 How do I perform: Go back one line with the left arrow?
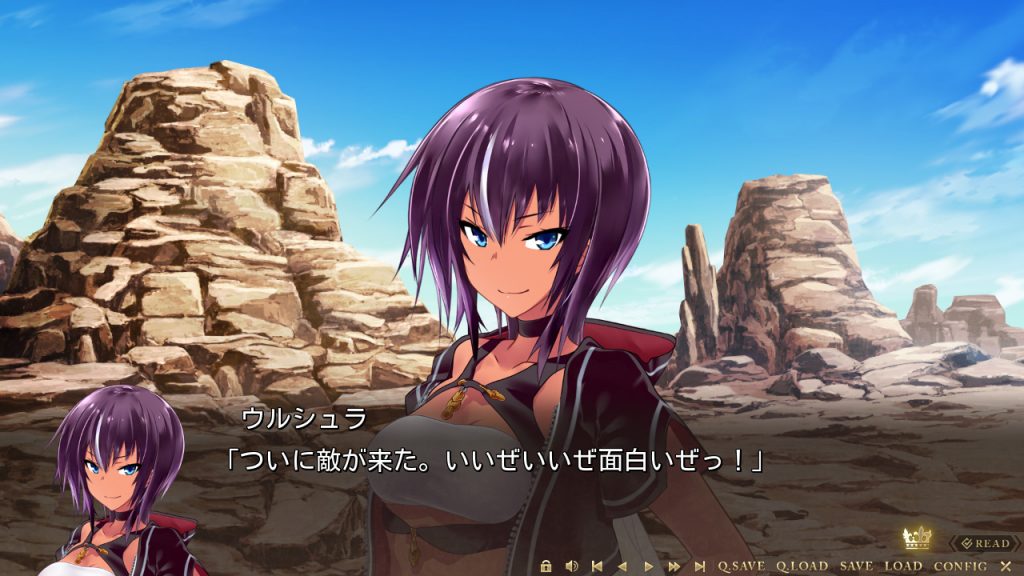click(622, 566)
